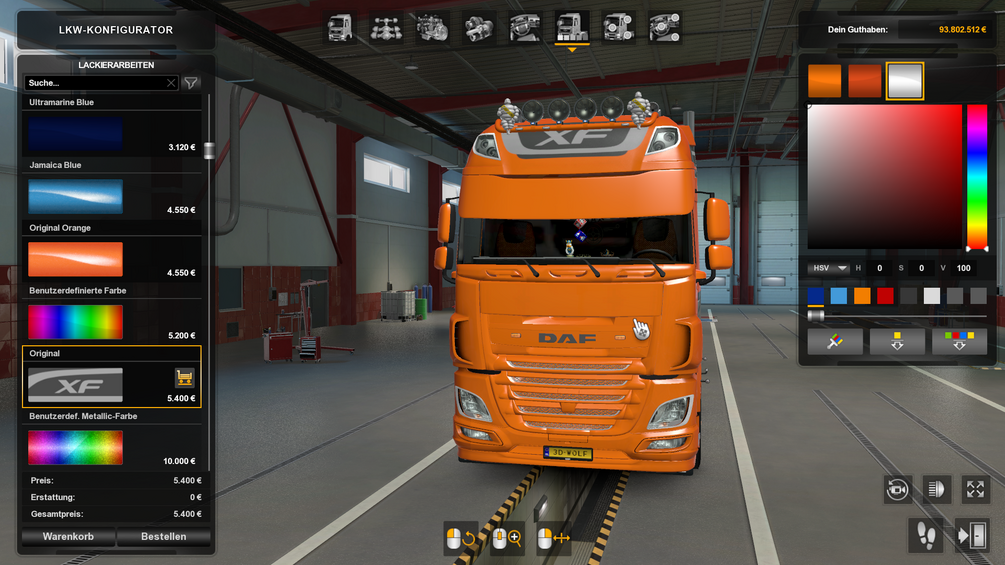This screenshot has width=1005, height=565.
Task: Open the Warenkorb cart
Action: point(68,537)
